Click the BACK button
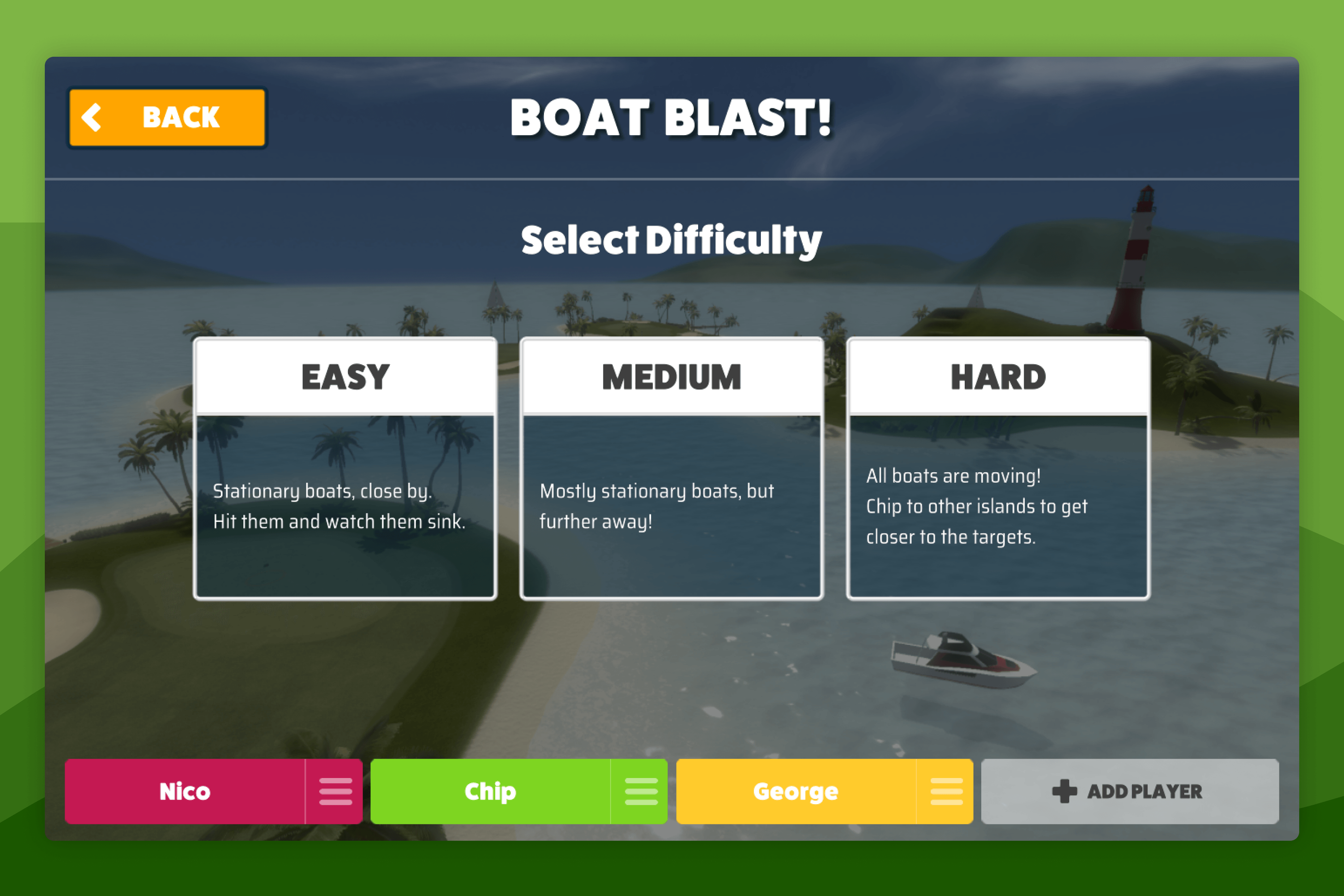This screenshot has height=896, width=1344. click(x=167, y=117)
